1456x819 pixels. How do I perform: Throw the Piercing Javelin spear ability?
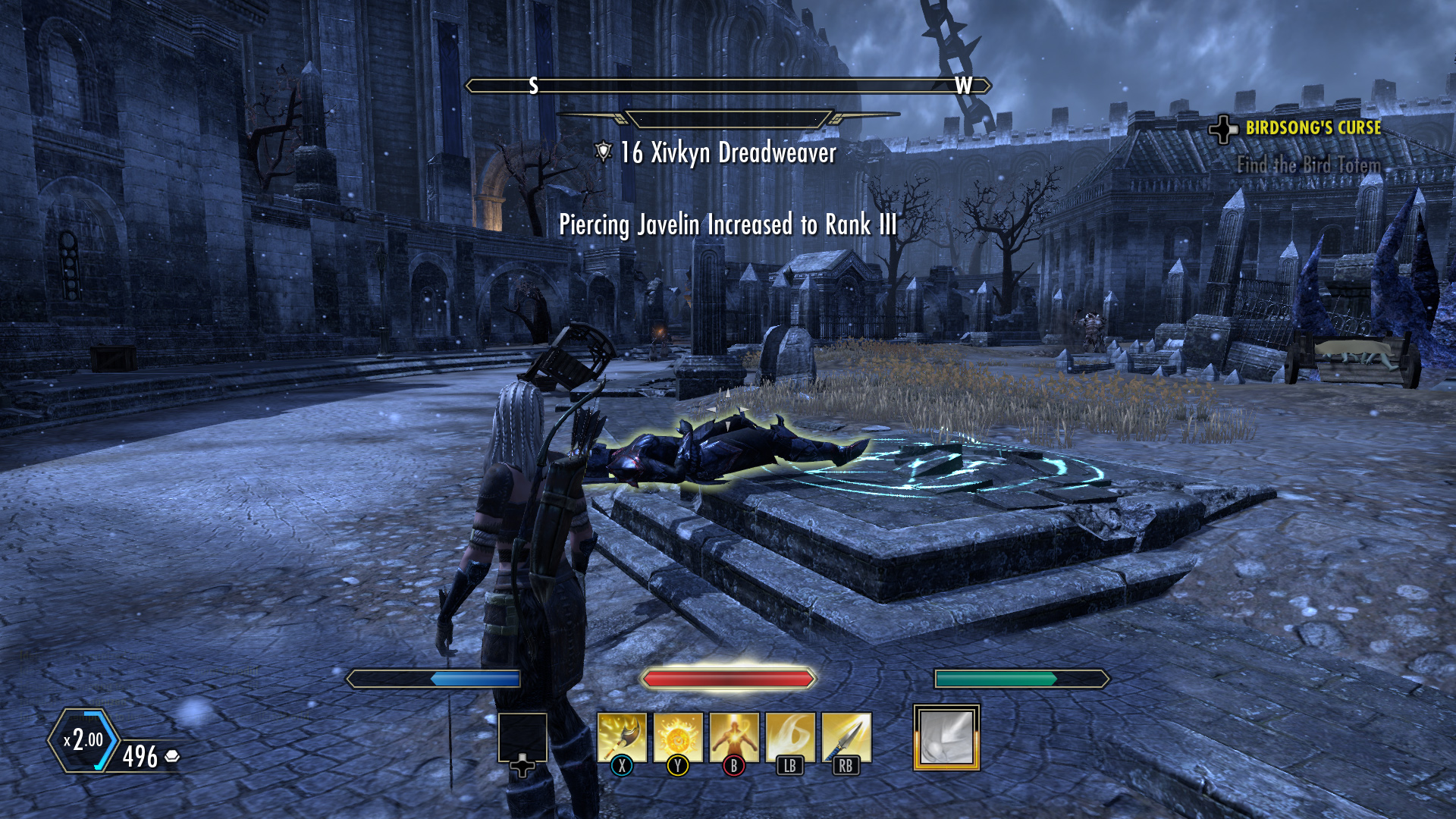pos(846,737)
